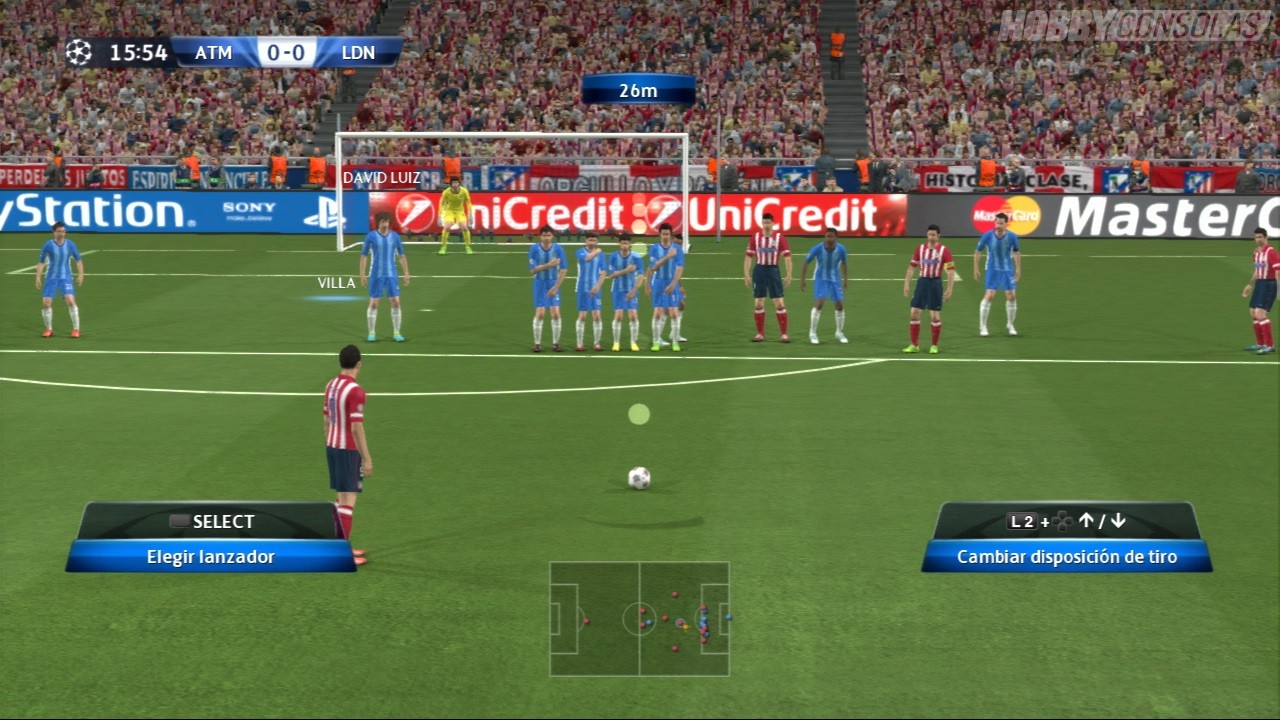The image size is (1280, 720).
Task: Click the pitch radar minimap
Action: point(639,618)
